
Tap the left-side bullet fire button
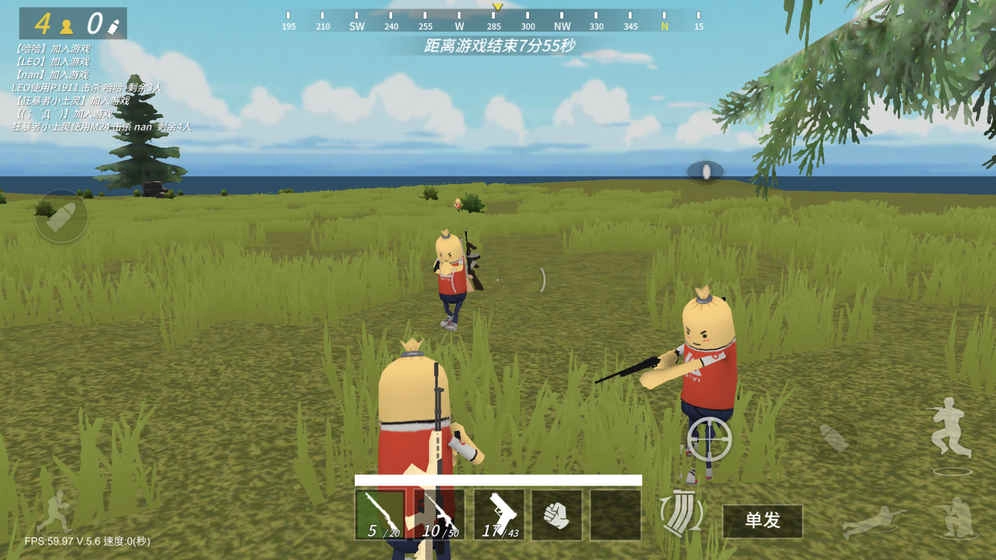[61, 217]
